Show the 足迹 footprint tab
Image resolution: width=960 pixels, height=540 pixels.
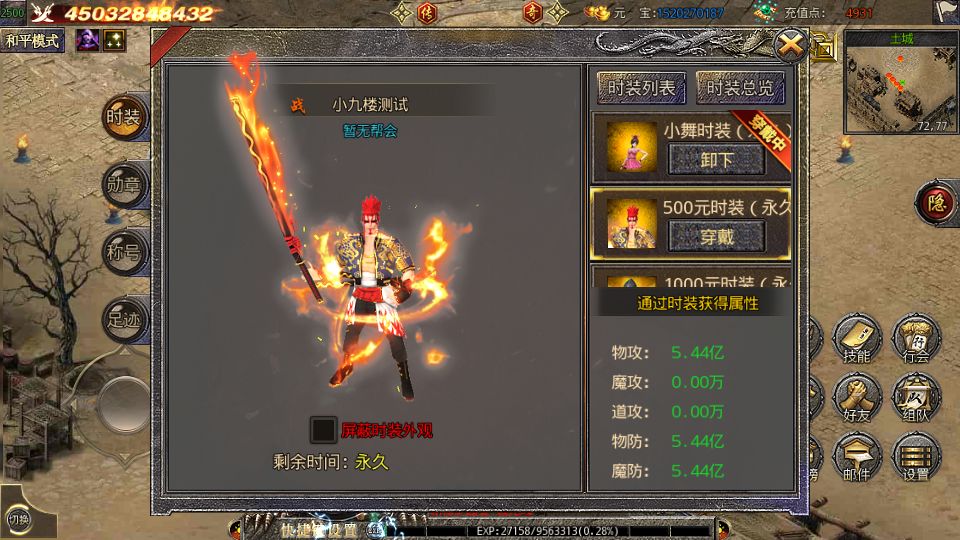[x=125, y=318]
